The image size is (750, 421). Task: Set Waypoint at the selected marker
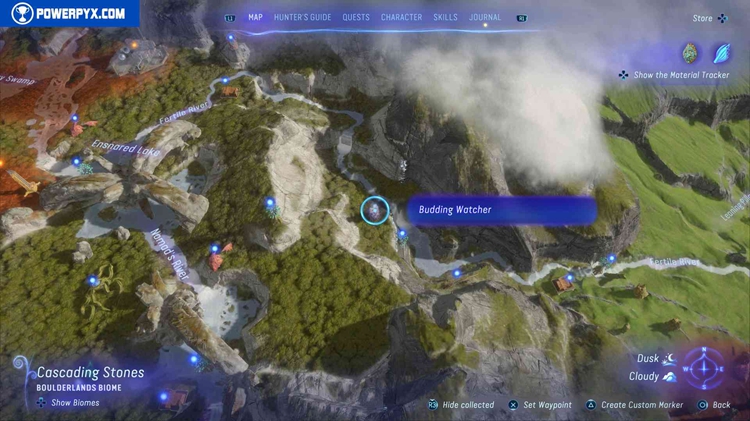540,405
